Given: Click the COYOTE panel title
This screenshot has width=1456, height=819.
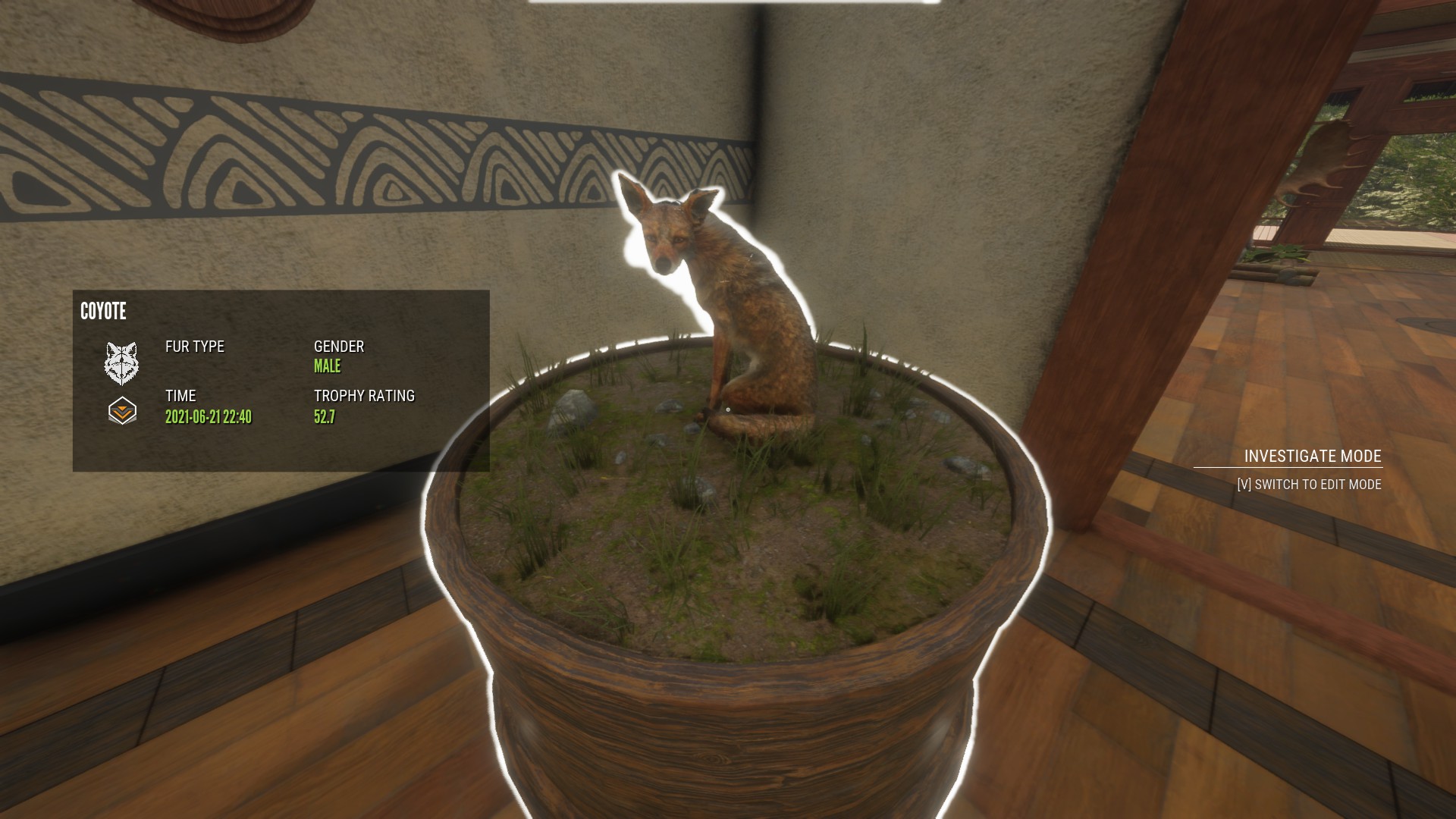Looking at the screenshot, I should [103, 312].
